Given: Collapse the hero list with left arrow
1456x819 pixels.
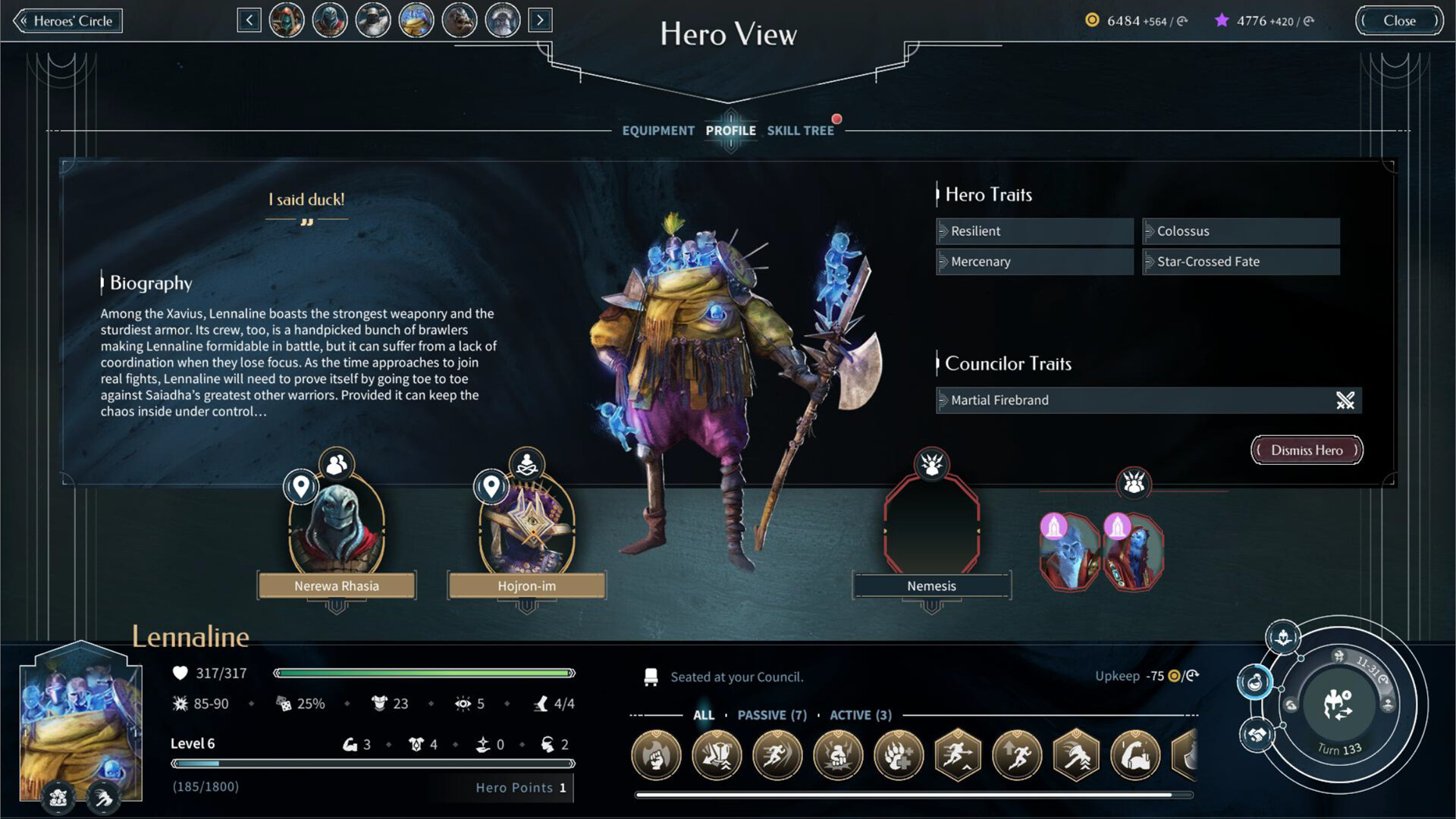Looking at the screenshot, I should (x=250, y=20).
